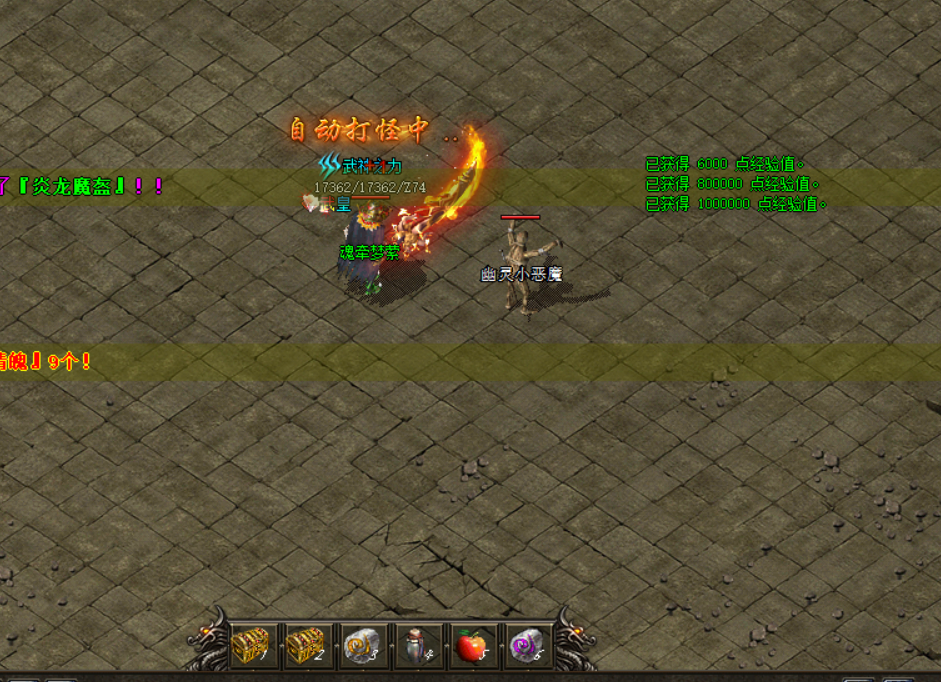Activate the purple spiral stone in the hotbar
The width and height of the screenshot is (941, 682).
click(526, 646)
